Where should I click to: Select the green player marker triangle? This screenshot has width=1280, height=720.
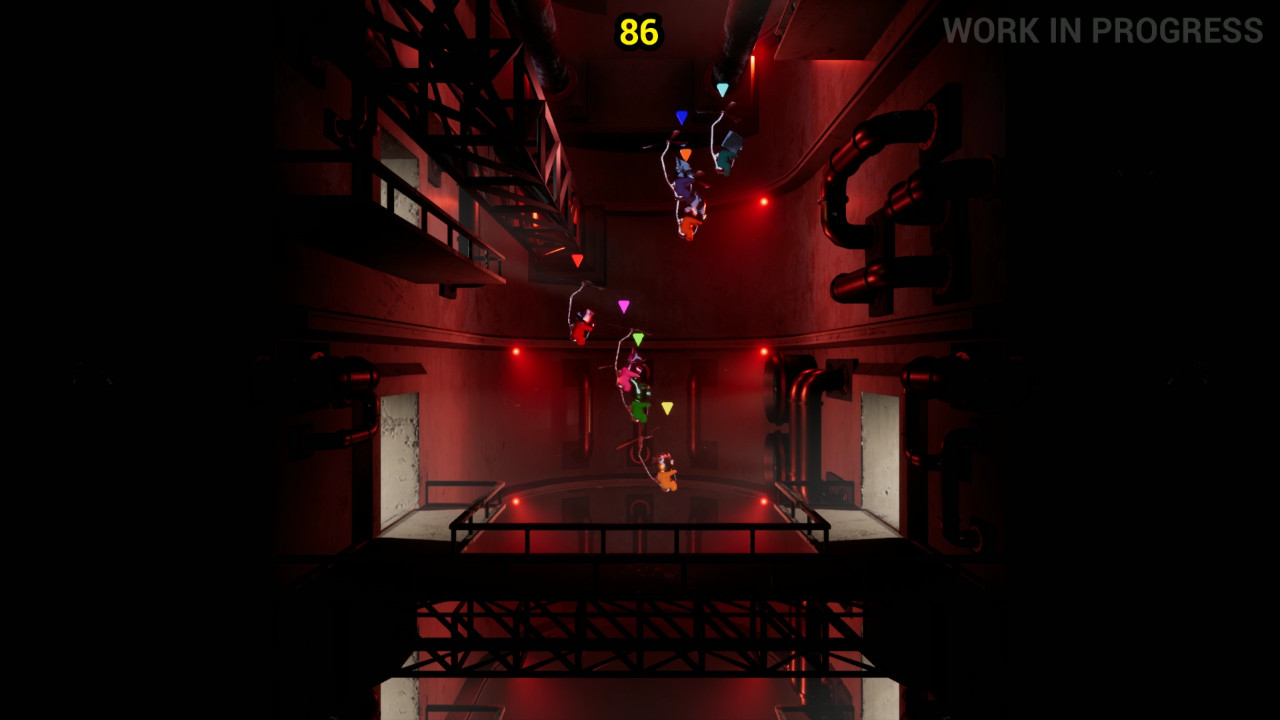[638, 339]
